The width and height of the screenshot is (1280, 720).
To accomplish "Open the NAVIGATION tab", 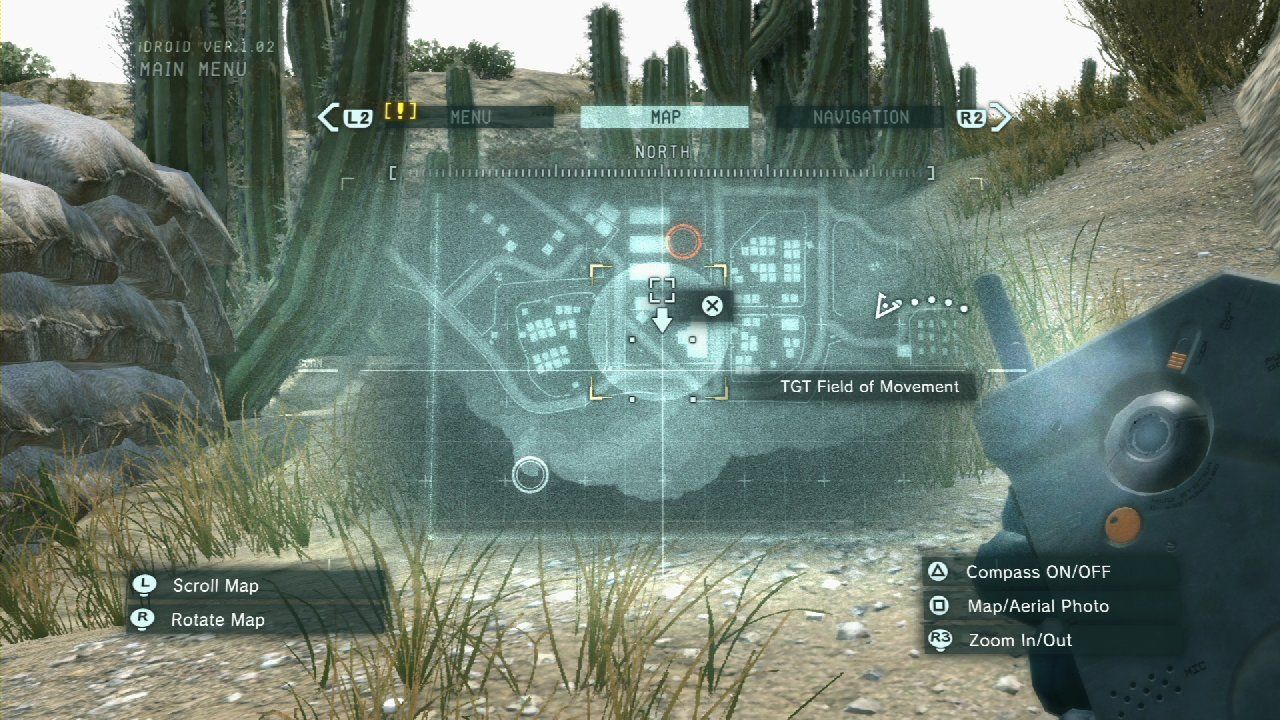I will [862, 117].
